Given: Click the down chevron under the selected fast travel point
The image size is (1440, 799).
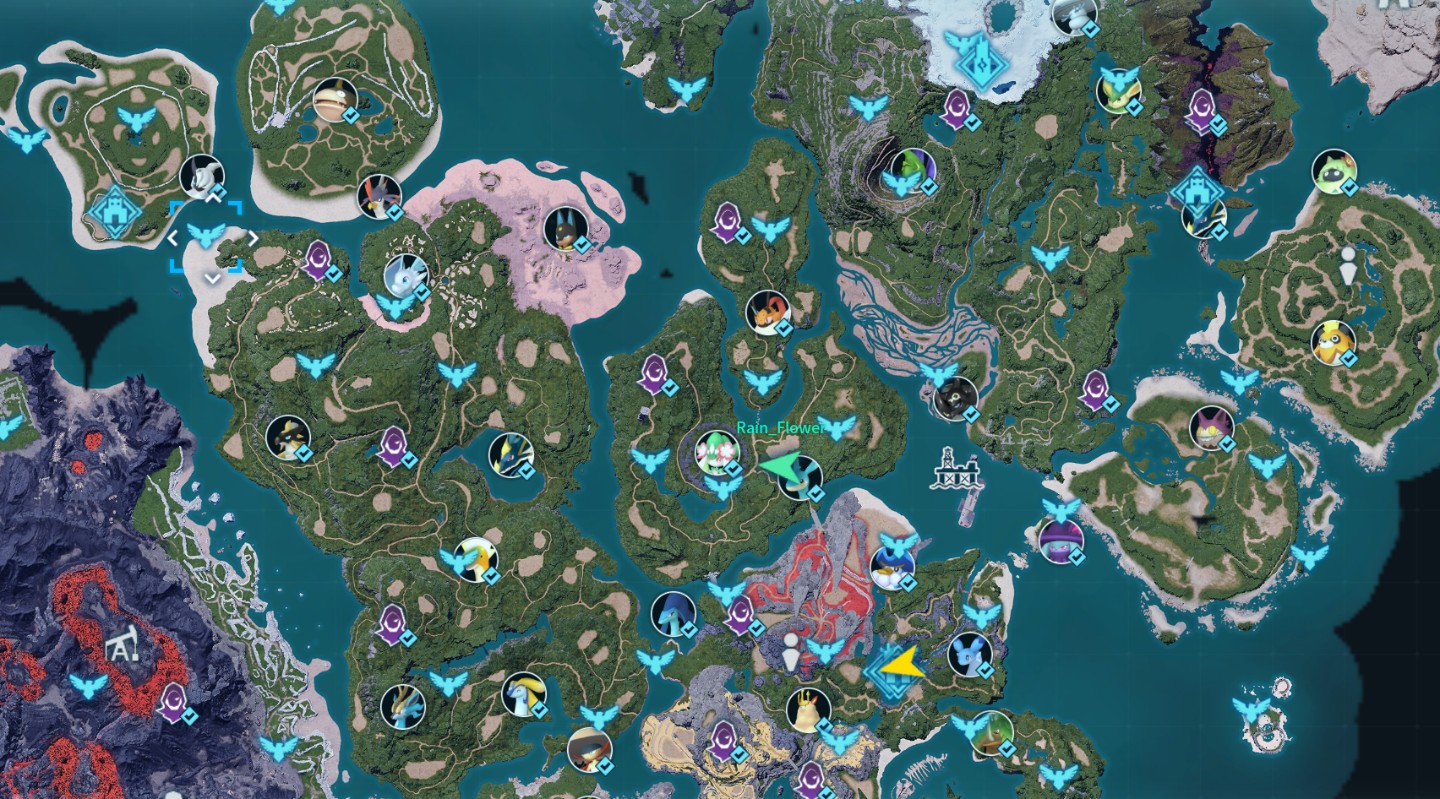Looking at the screenshot, I should (212, 278).
